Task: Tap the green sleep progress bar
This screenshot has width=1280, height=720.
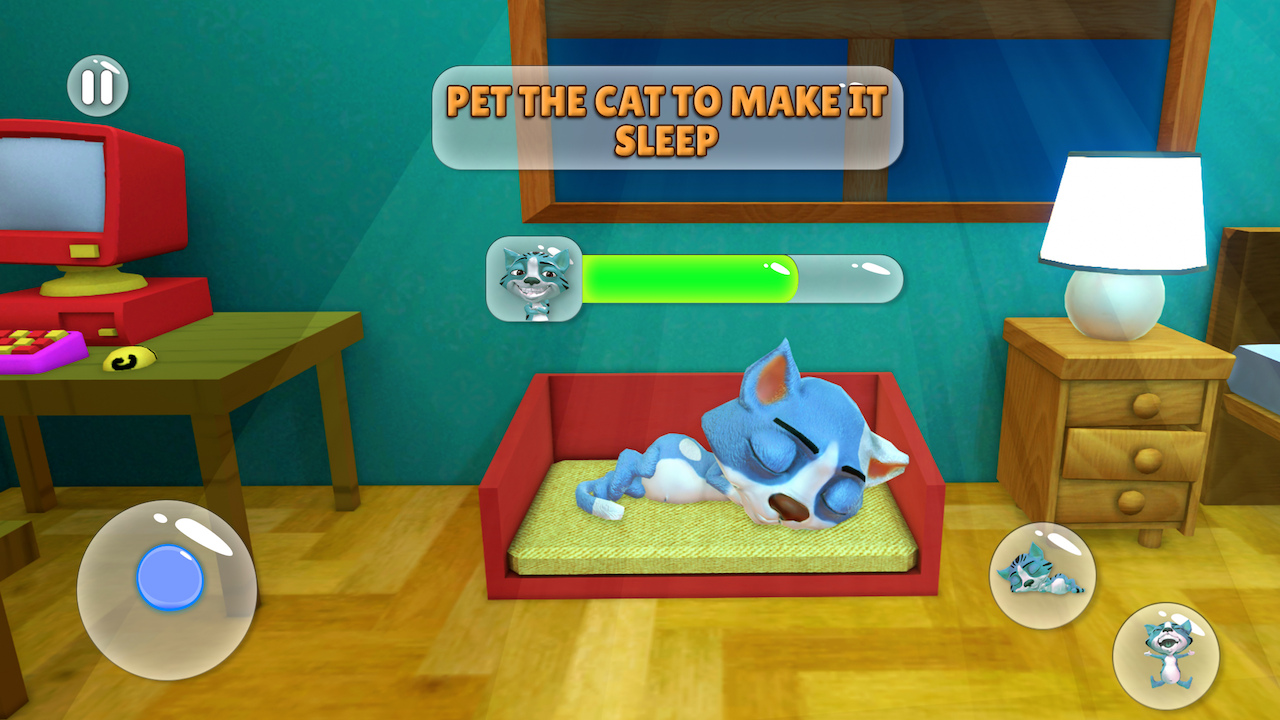Action: tap(690, 278)
